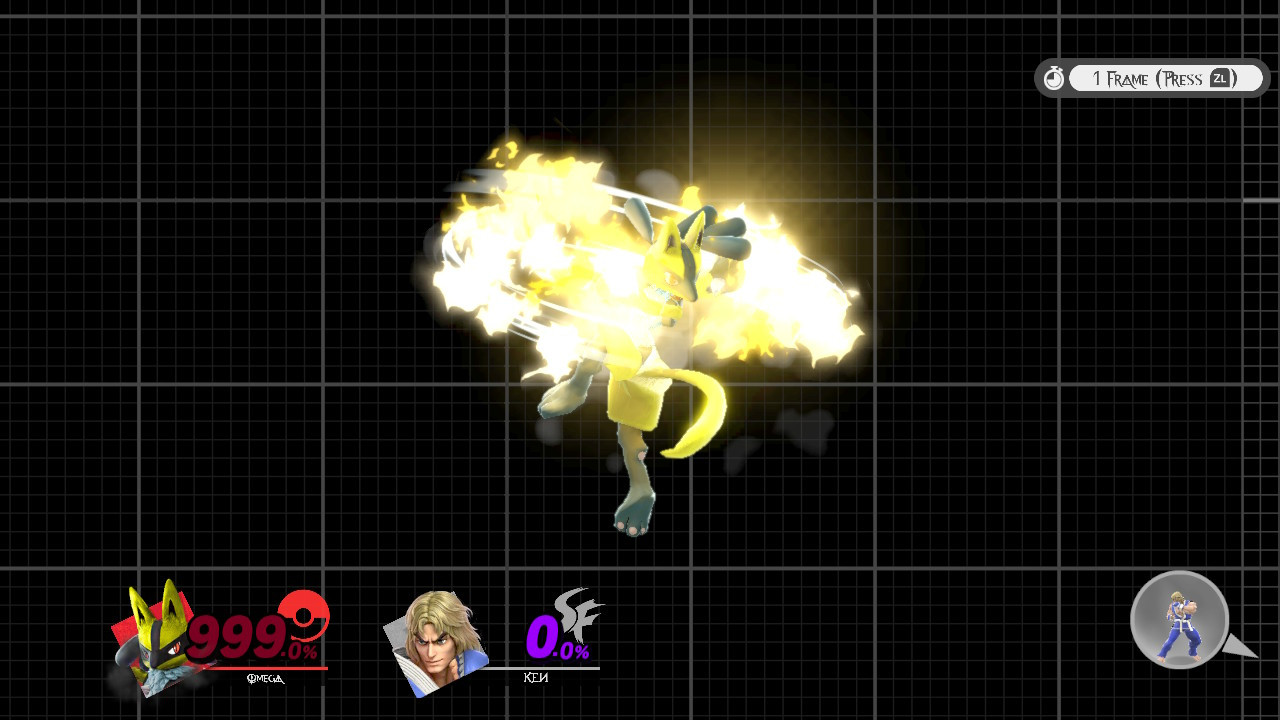Viewport: 1280px width, 720px height.
Task: Click the stopwatch icon near frame counter
Action: tap(1053, 77)
